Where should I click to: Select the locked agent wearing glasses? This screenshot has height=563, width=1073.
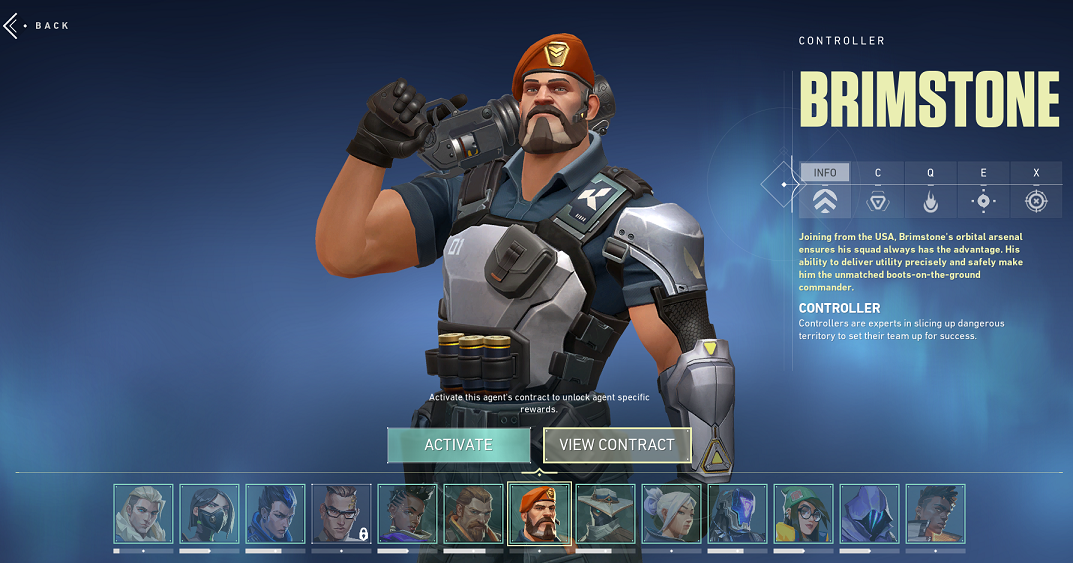pyautogui.click(x=341, y=513)
